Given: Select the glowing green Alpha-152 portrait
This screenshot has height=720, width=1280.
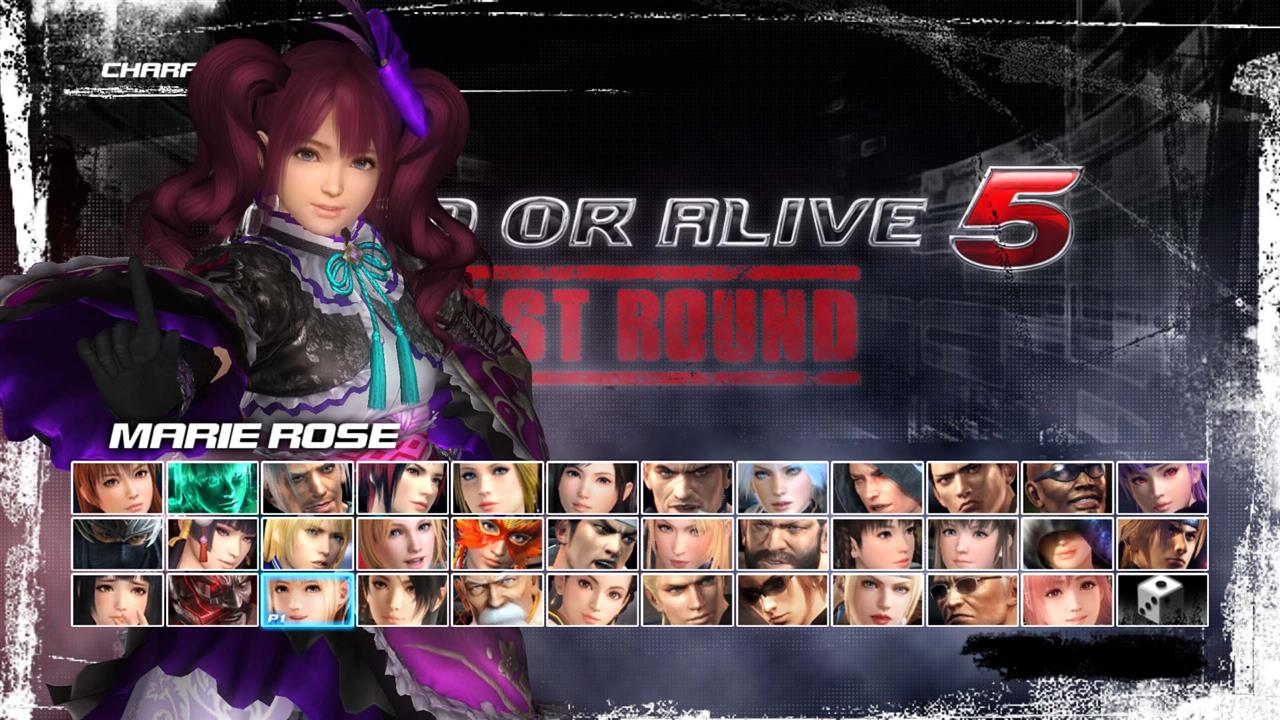Looking at the screenshot, I should click(x=213, y=490).
